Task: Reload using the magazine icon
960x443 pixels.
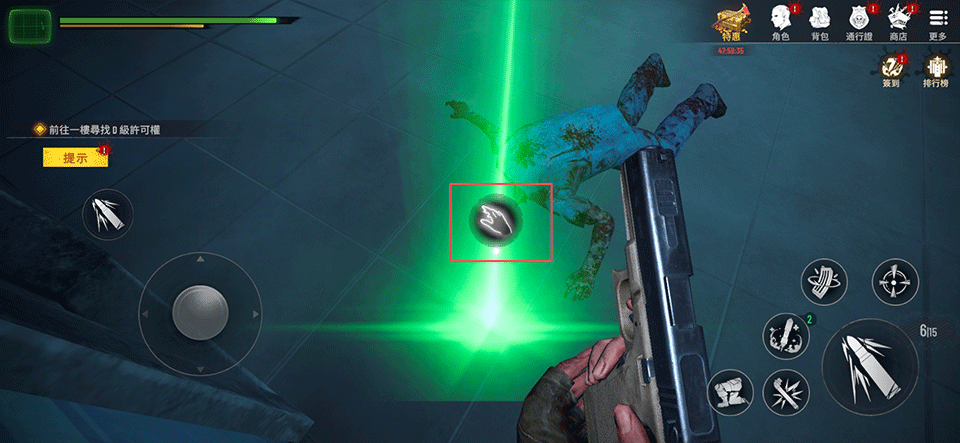Action: click(x=825, y=282)
